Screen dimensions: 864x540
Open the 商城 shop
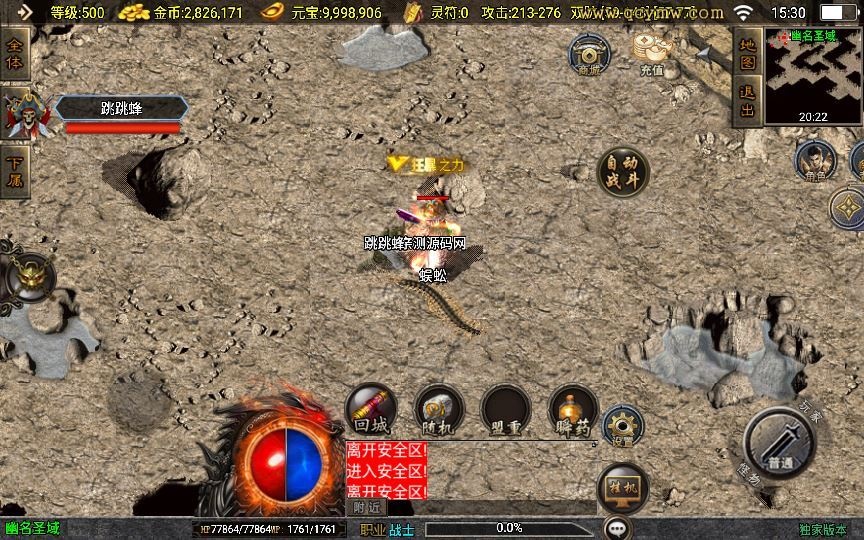click(x=590, y=55)
